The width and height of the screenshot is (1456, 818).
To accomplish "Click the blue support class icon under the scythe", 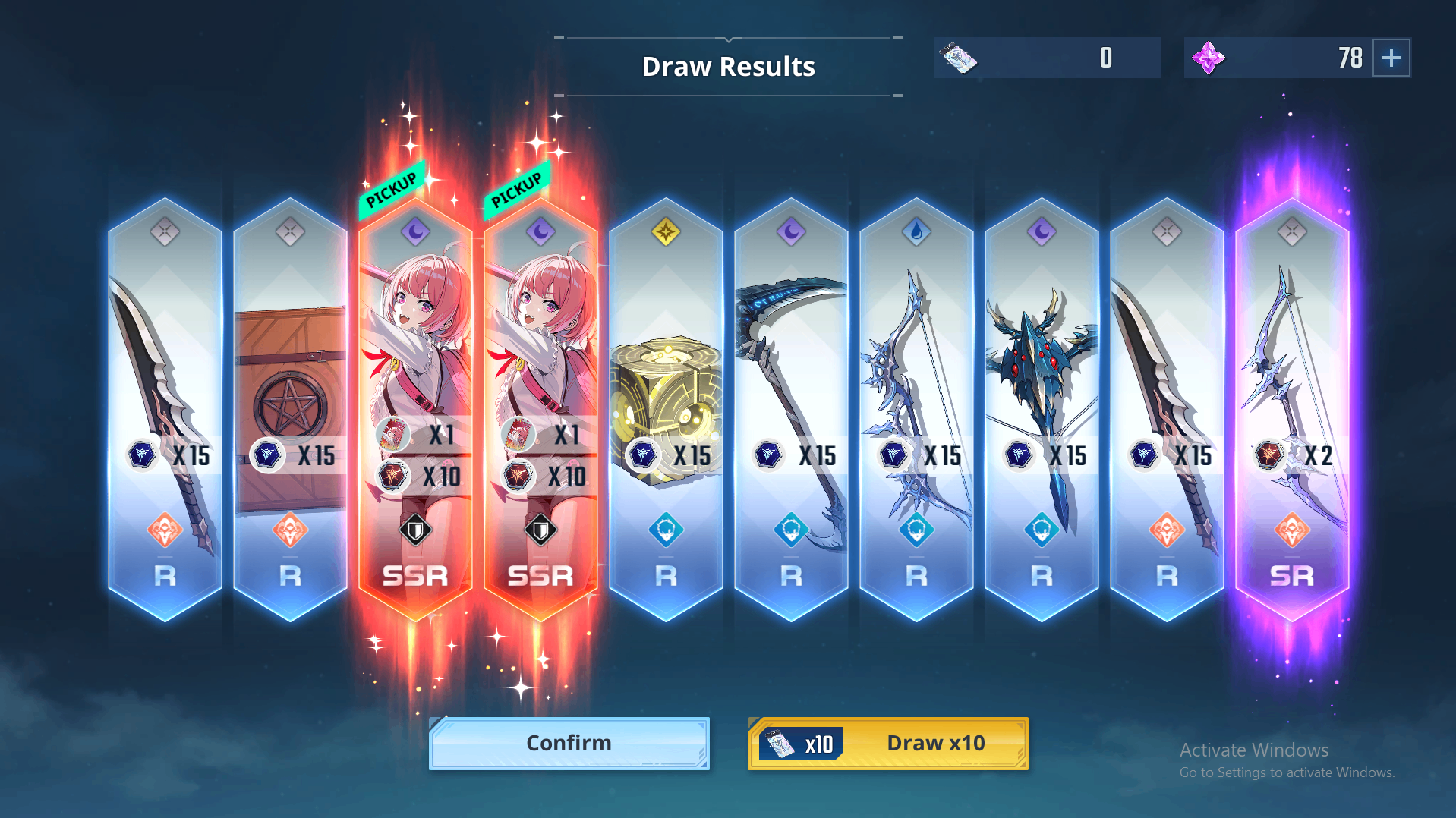I will 792,531.
